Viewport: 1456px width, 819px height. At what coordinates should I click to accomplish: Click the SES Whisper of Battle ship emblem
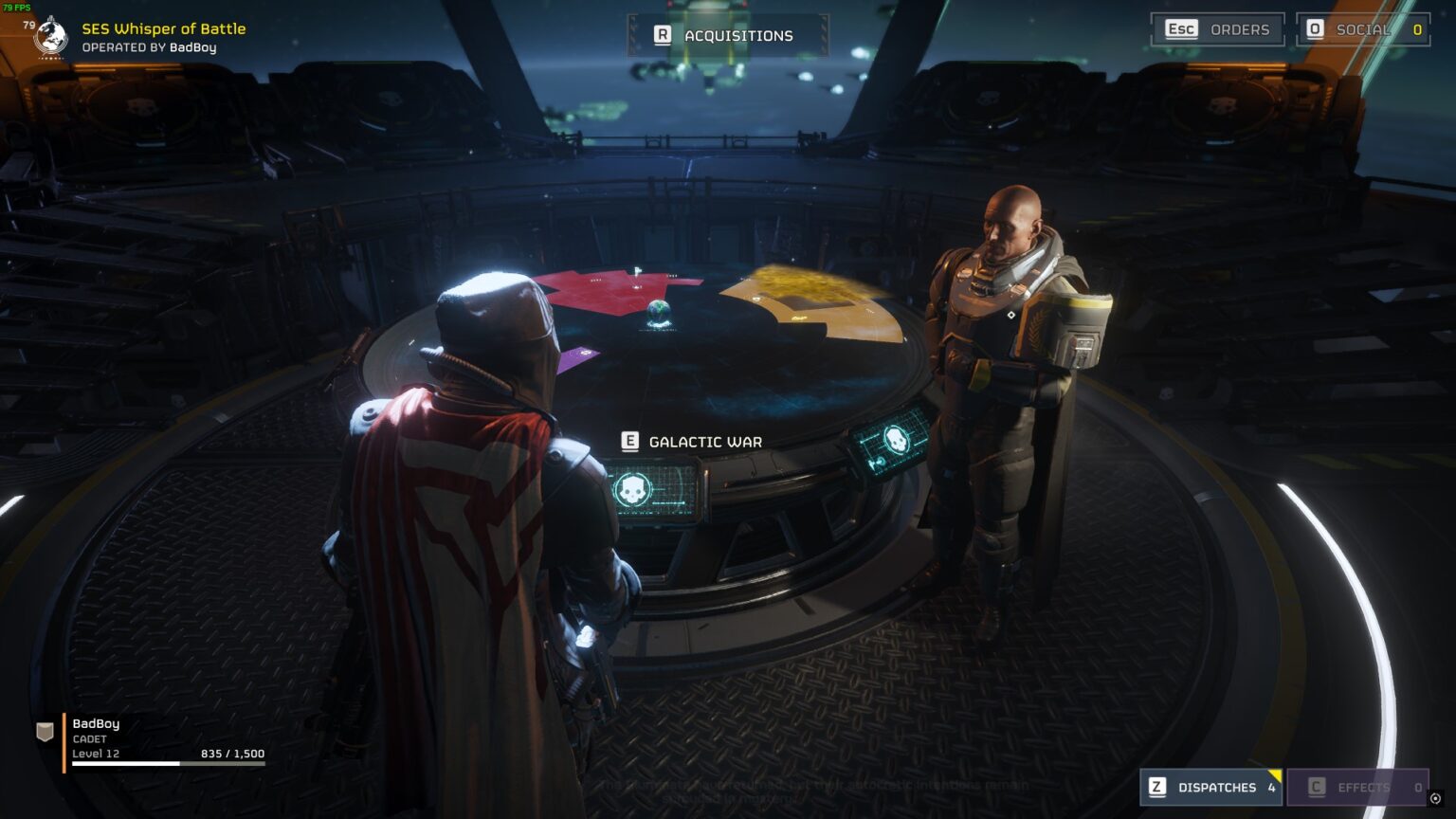50,37
